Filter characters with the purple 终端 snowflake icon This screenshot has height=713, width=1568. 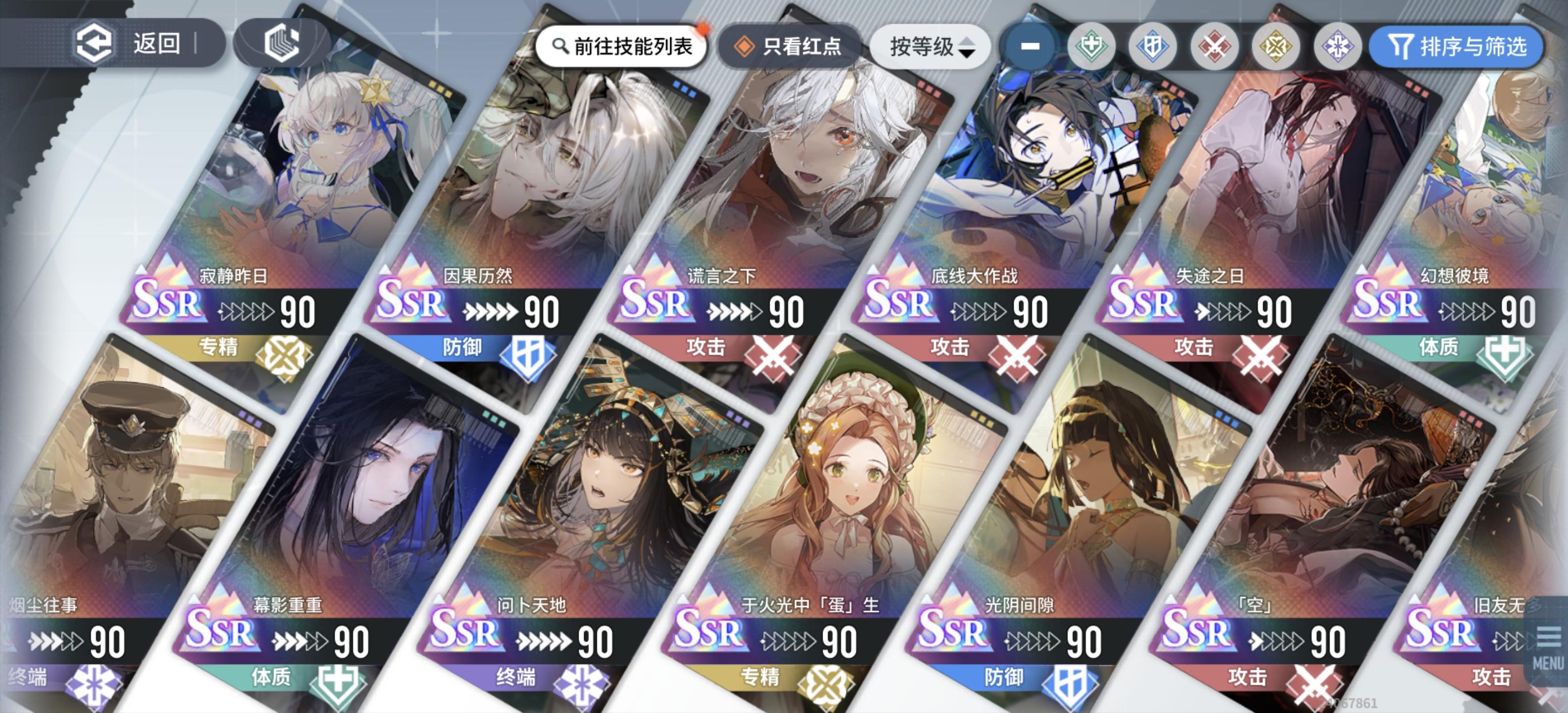(1337, 46)
